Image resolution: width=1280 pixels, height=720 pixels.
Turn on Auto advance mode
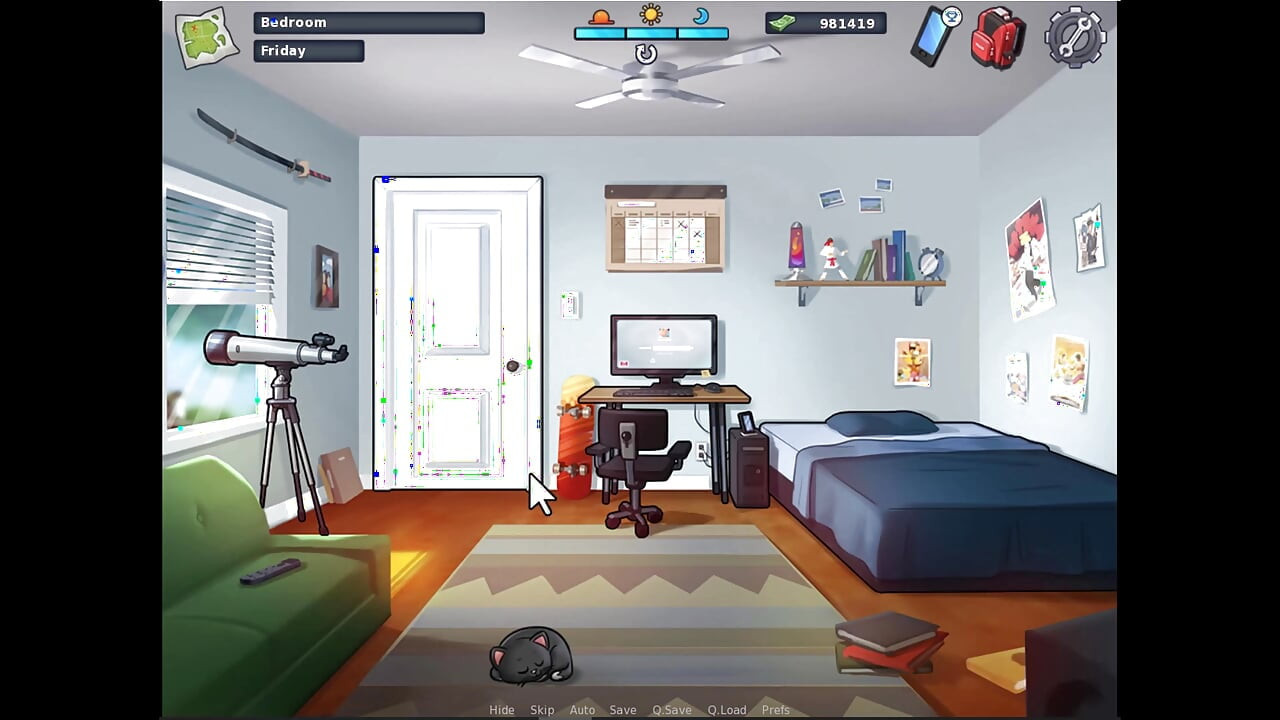tap(582, 709)
